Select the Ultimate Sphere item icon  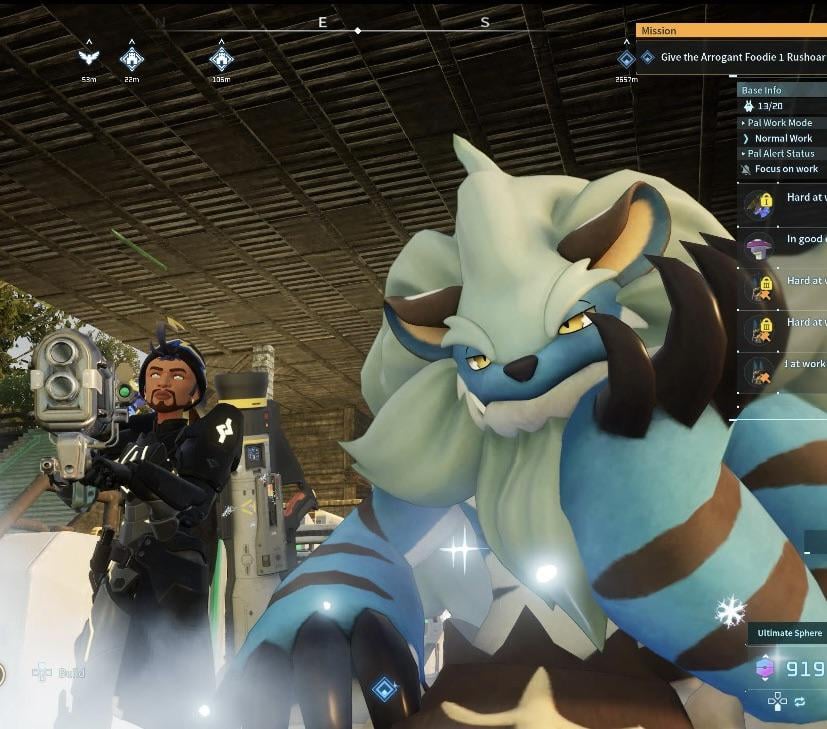tap(765, 668)
